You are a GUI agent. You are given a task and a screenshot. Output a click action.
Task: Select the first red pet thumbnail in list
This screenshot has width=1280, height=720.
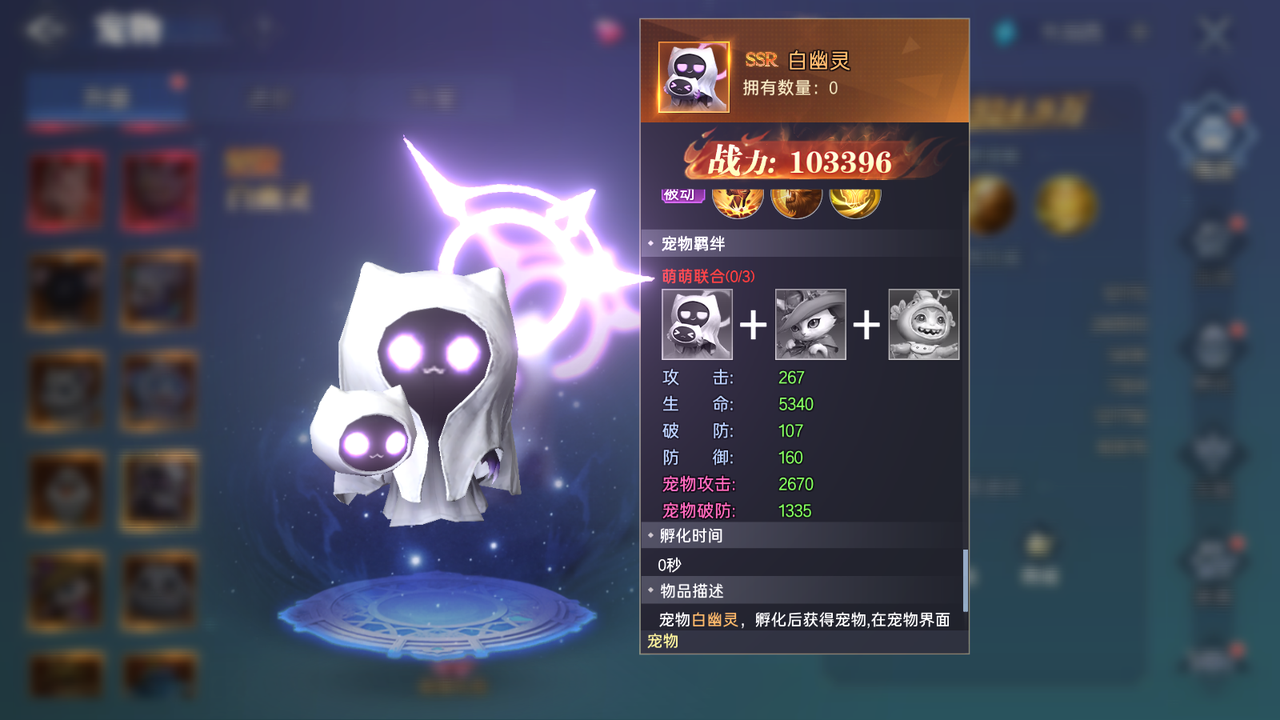click(x=65, y=190)
